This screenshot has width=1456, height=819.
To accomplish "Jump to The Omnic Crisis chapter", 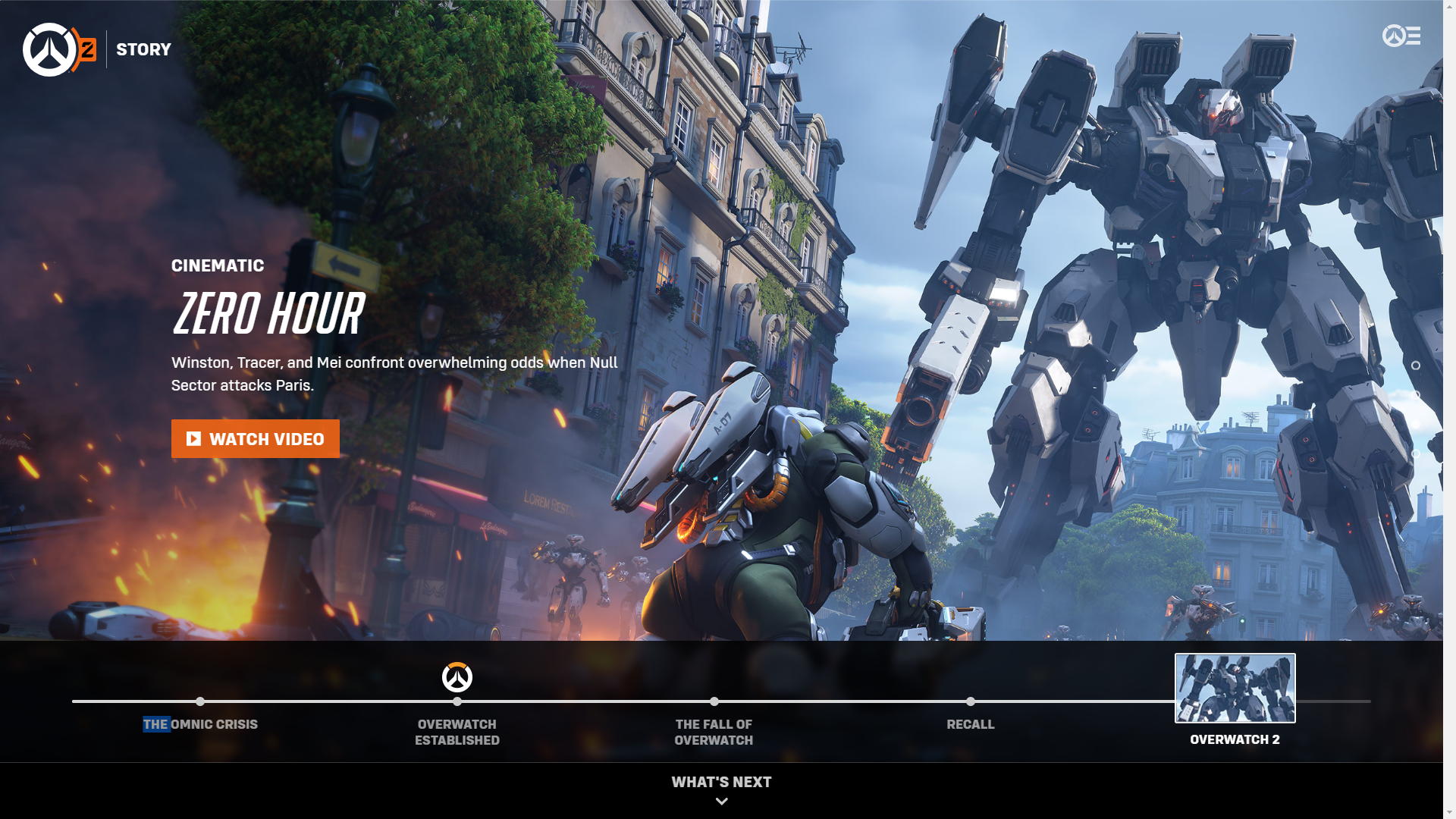I will [x=200, y=724].
